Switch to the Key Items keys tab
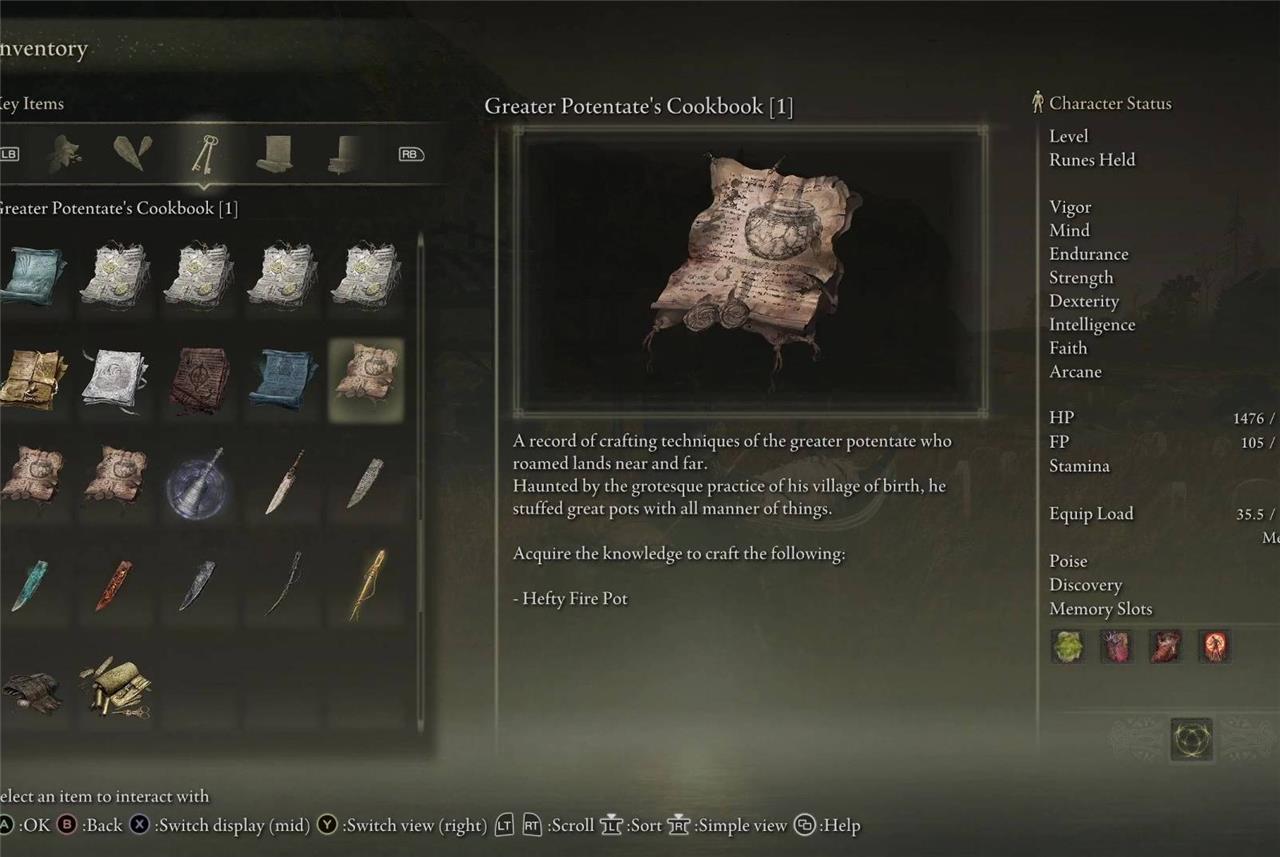The width and height of the screenshot is (1280, 857). (204, 155)
